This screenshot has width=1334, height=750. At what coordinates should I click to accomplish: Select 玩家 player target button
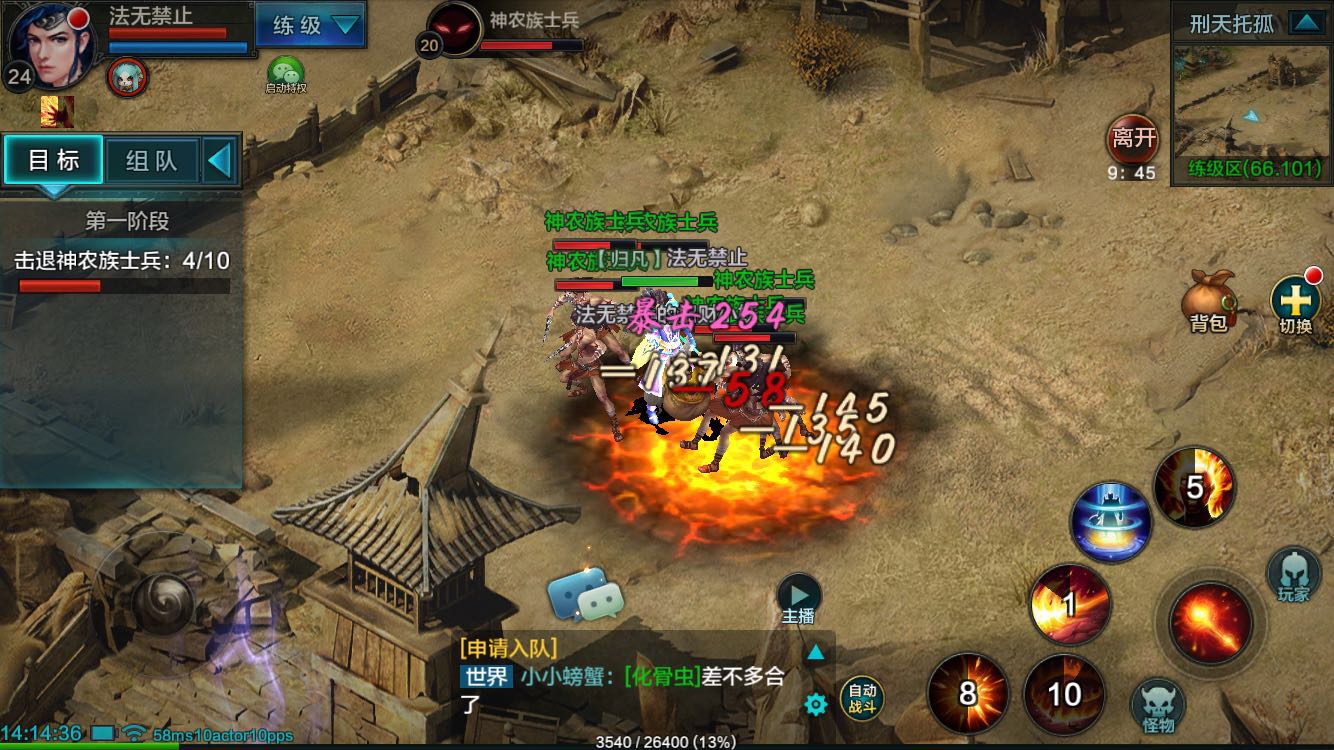pos(1293,575)
